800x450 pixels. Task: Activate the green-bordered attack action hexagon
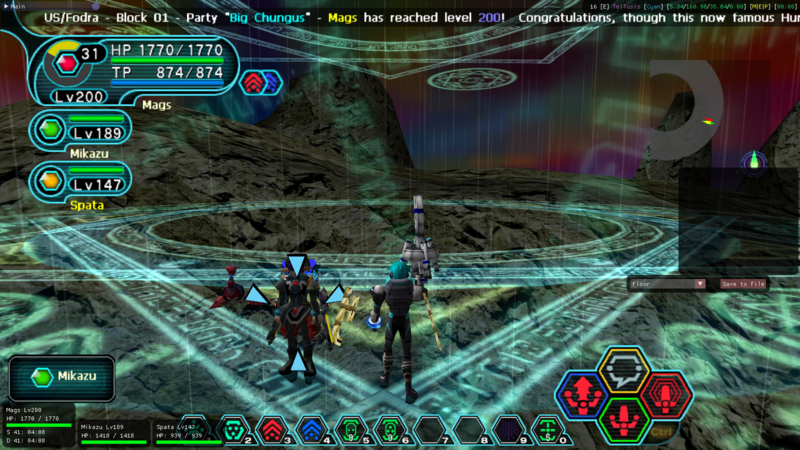pos(624,417)
